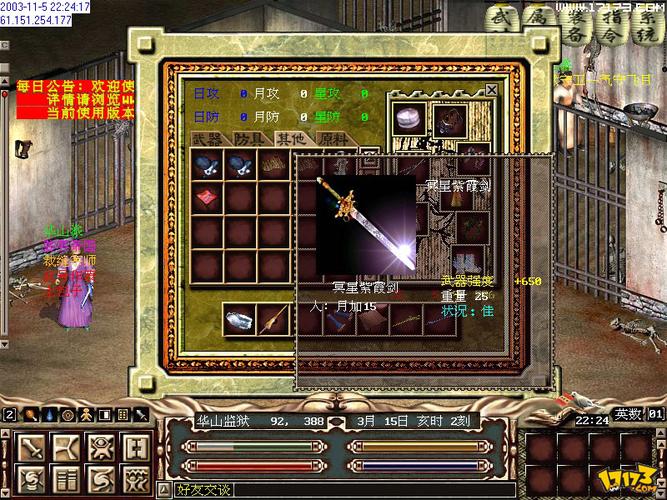
Task: Open the 原料 materials tab
Action: coord(332,140)
